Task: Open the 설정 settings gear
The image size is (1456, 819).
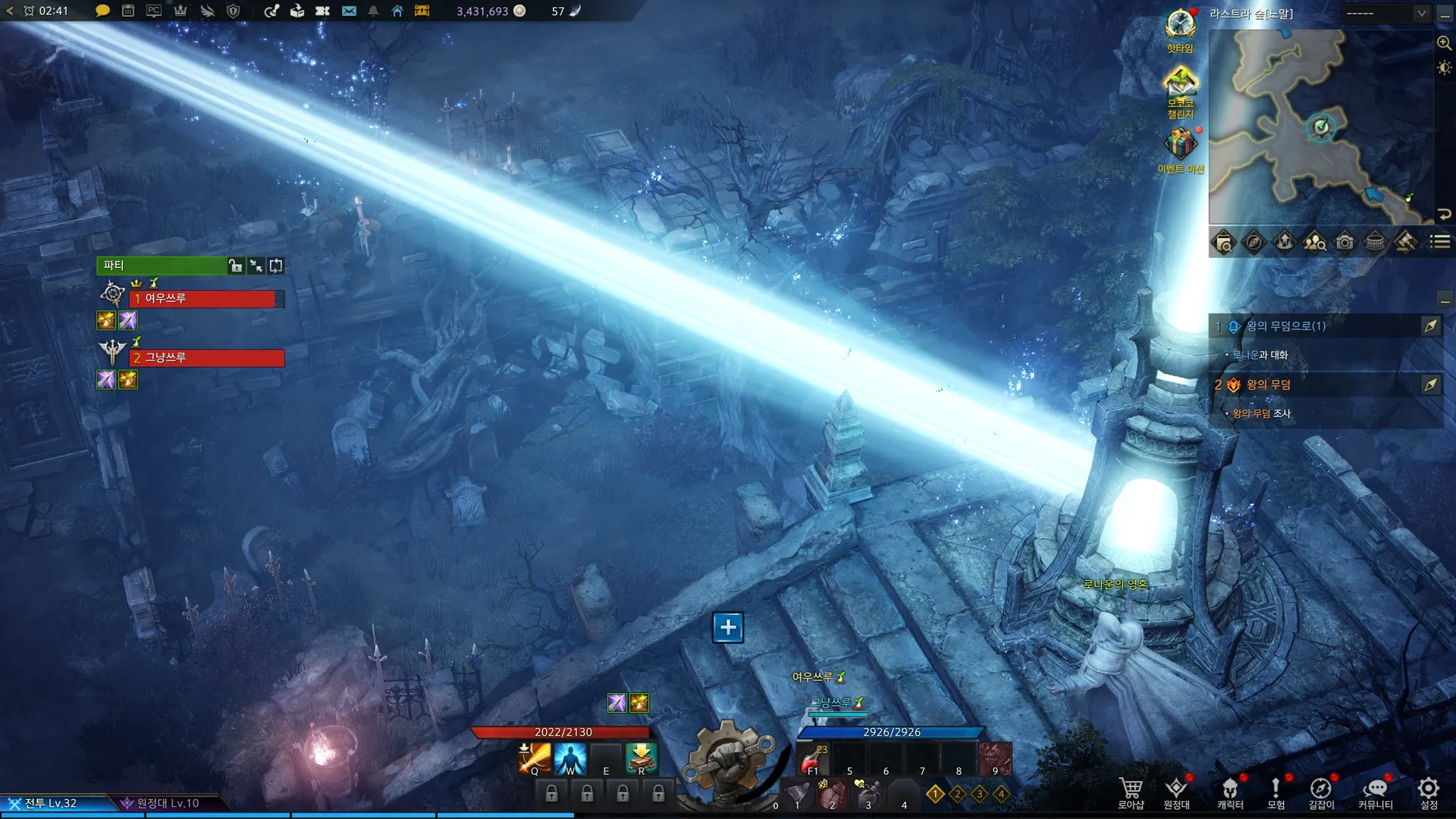Action: pyautogui.click(x=1428, y=792)
